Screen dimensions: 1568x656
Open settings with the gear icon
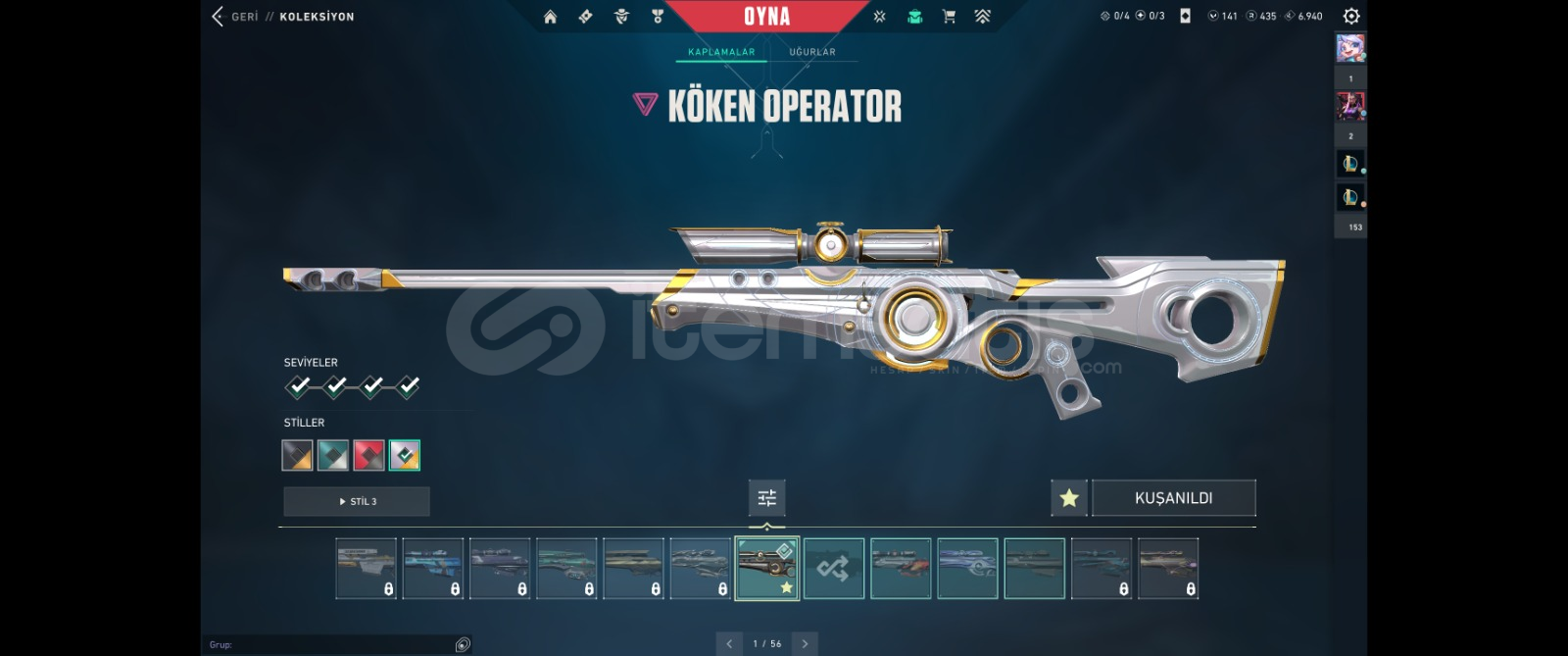coord(1350,16)
